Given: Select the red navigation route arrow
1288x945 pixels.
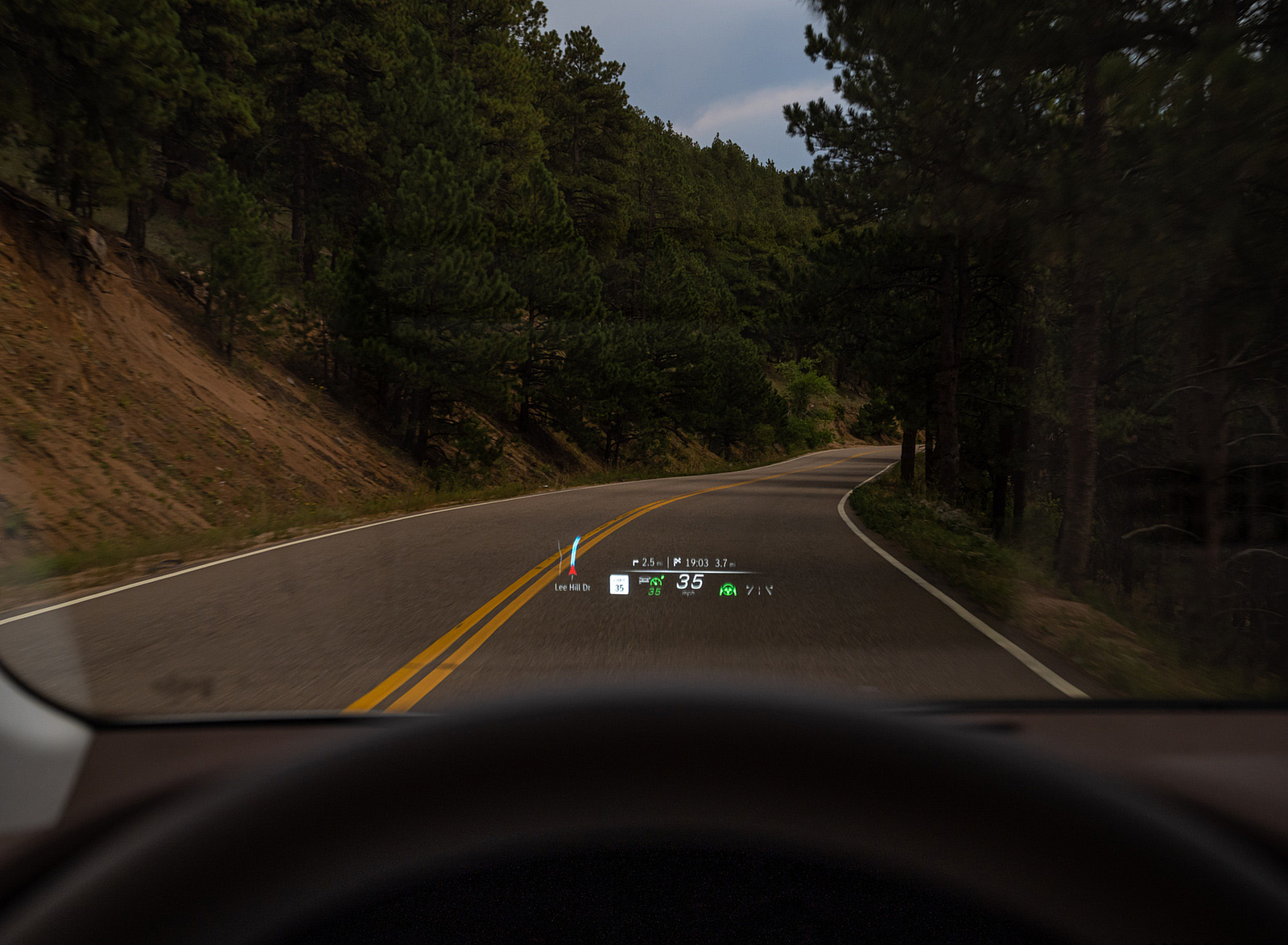Looking at the screenshot, I should coord(573,571).
